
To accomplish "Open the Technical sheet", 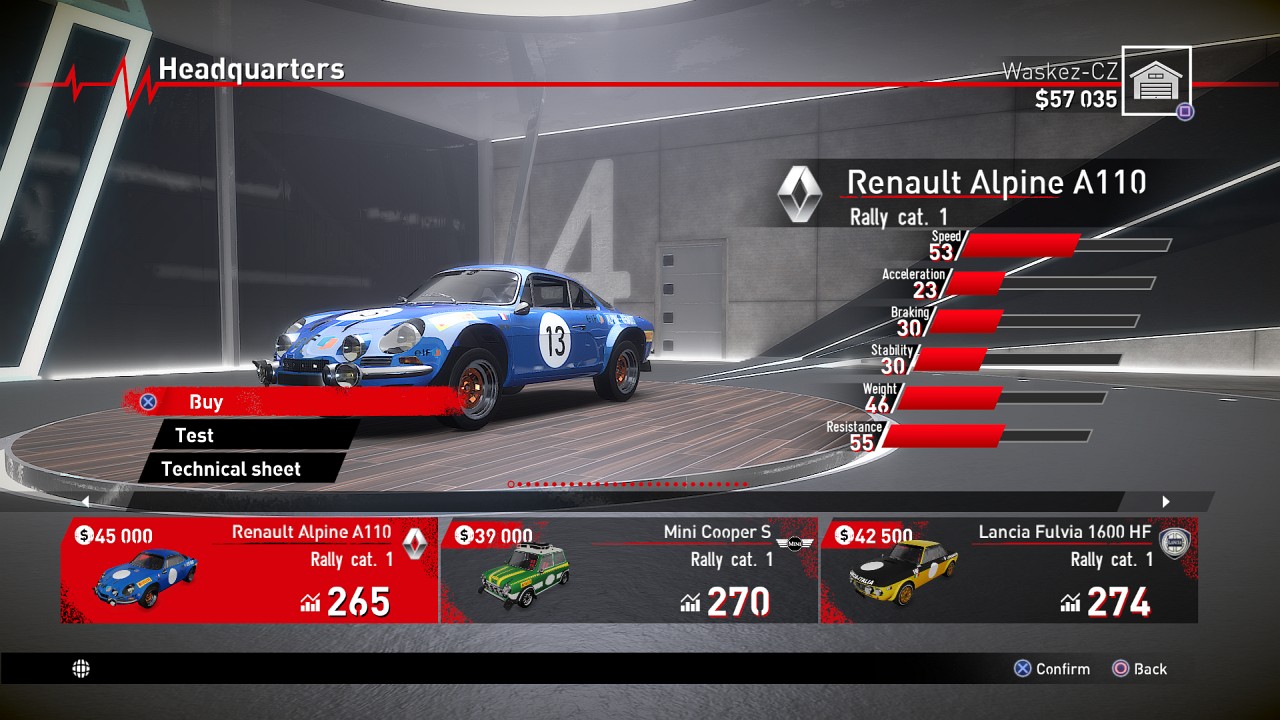I will (x=230, y=468).
